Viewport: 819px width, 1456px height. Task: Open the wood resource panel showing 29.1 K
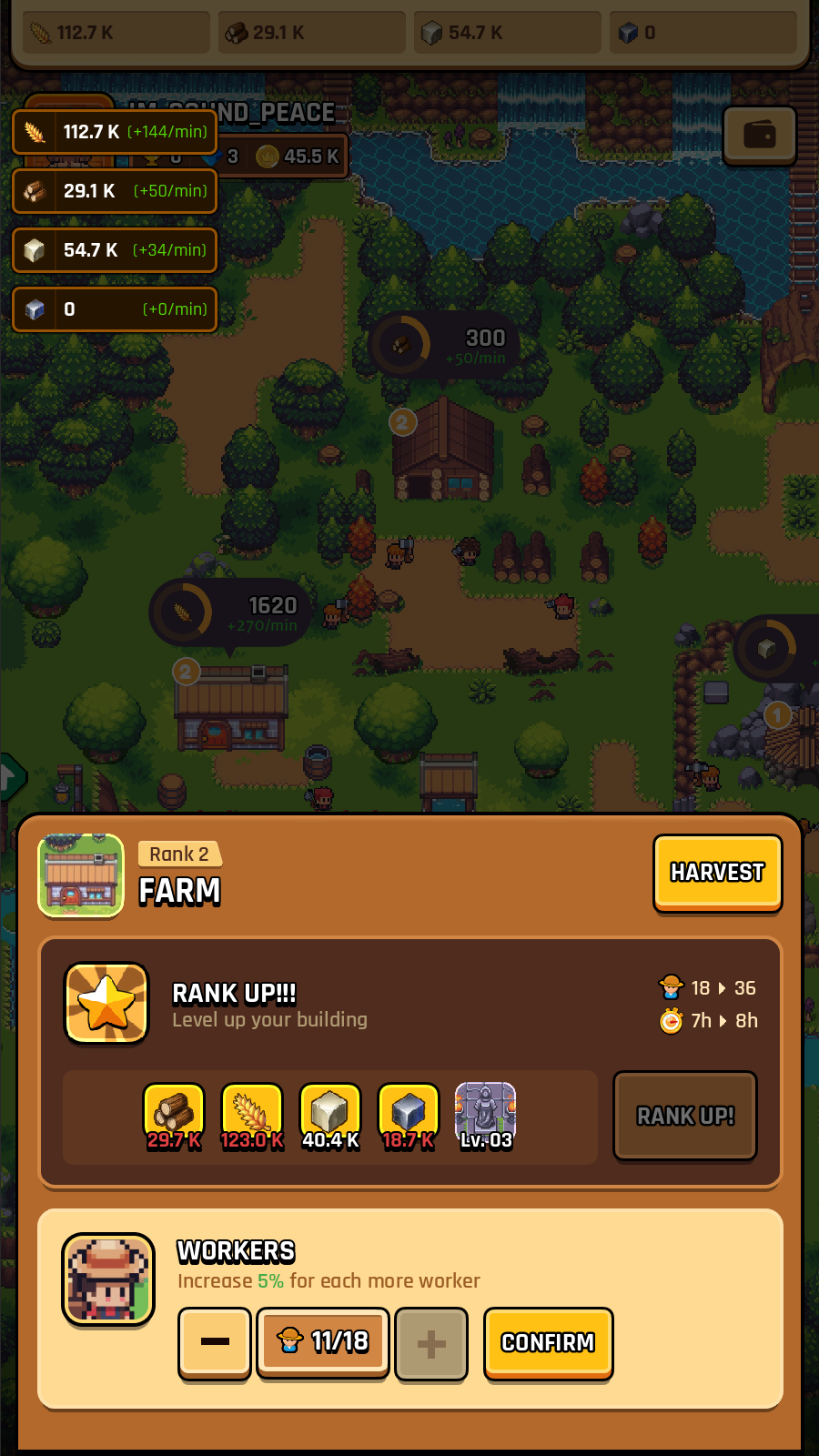pyautogui.click(x=115, y=191)
